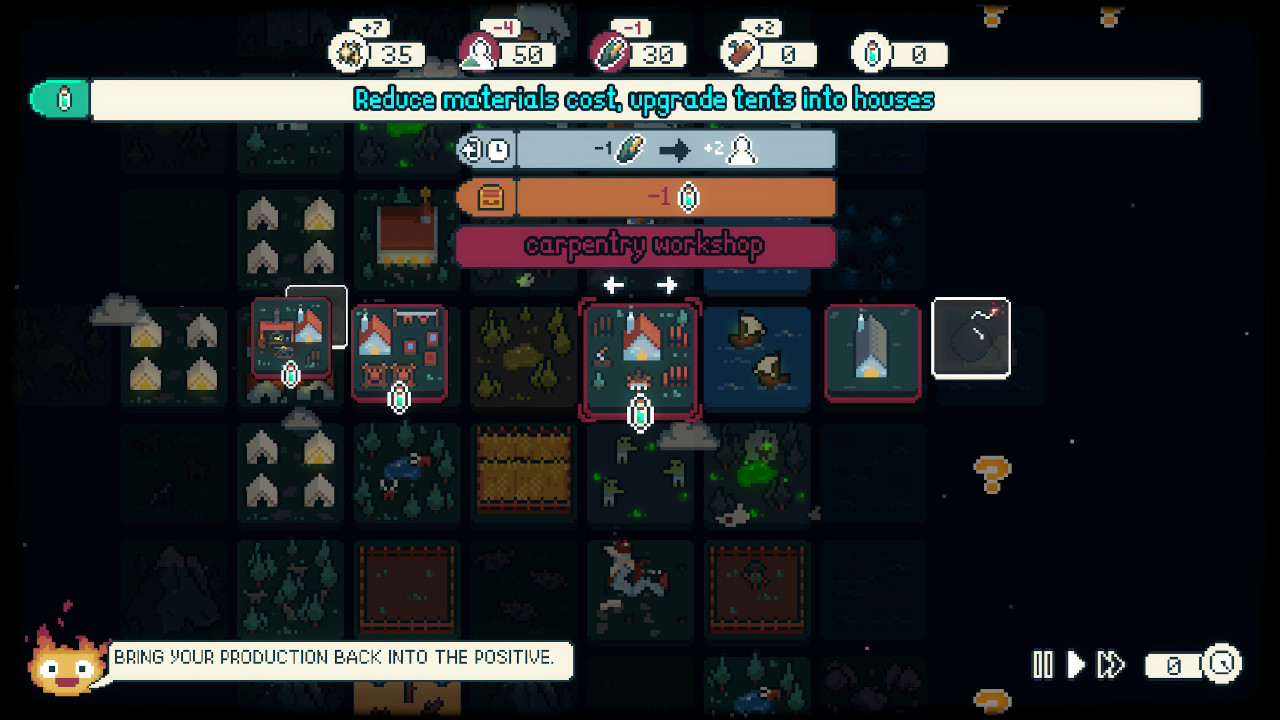Select the bomb card at the far right

pyautogui.click(x=971, y=339)
